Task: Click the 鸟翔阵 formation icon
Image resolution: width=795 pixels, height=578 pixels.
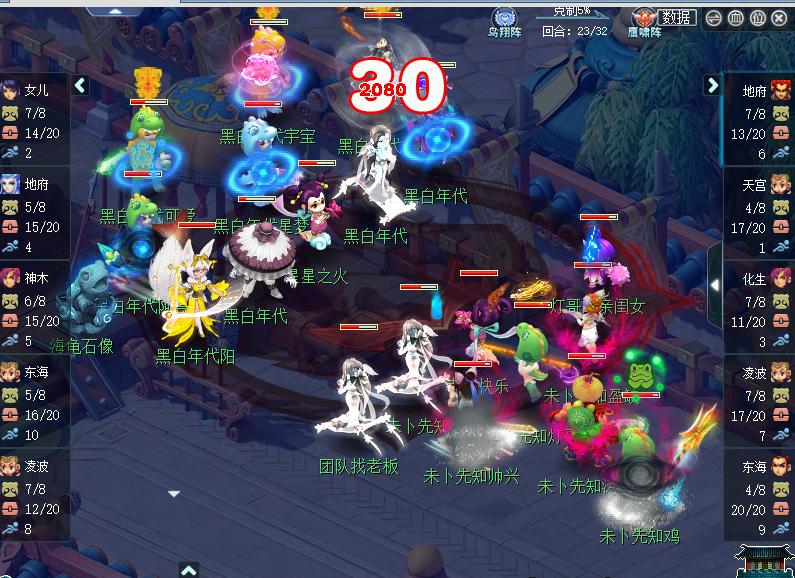Action: 503,17
